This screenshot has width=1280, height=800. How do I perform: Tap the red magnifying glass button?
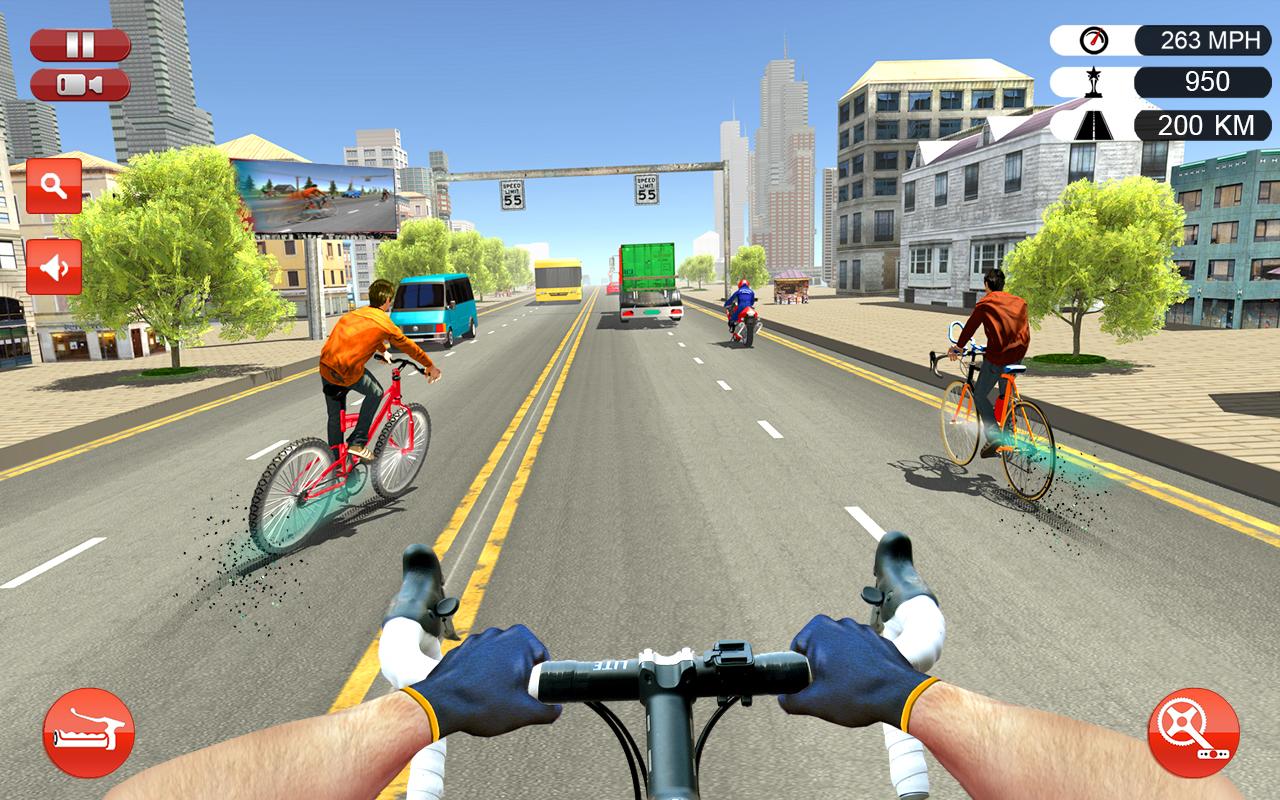(x=54, y=186)
